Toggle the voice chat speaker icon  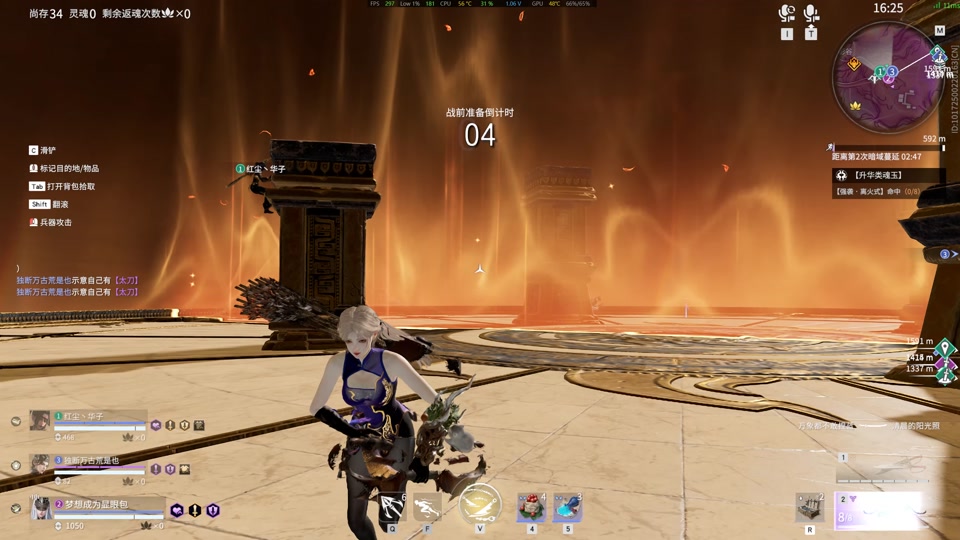coord(787,14)
